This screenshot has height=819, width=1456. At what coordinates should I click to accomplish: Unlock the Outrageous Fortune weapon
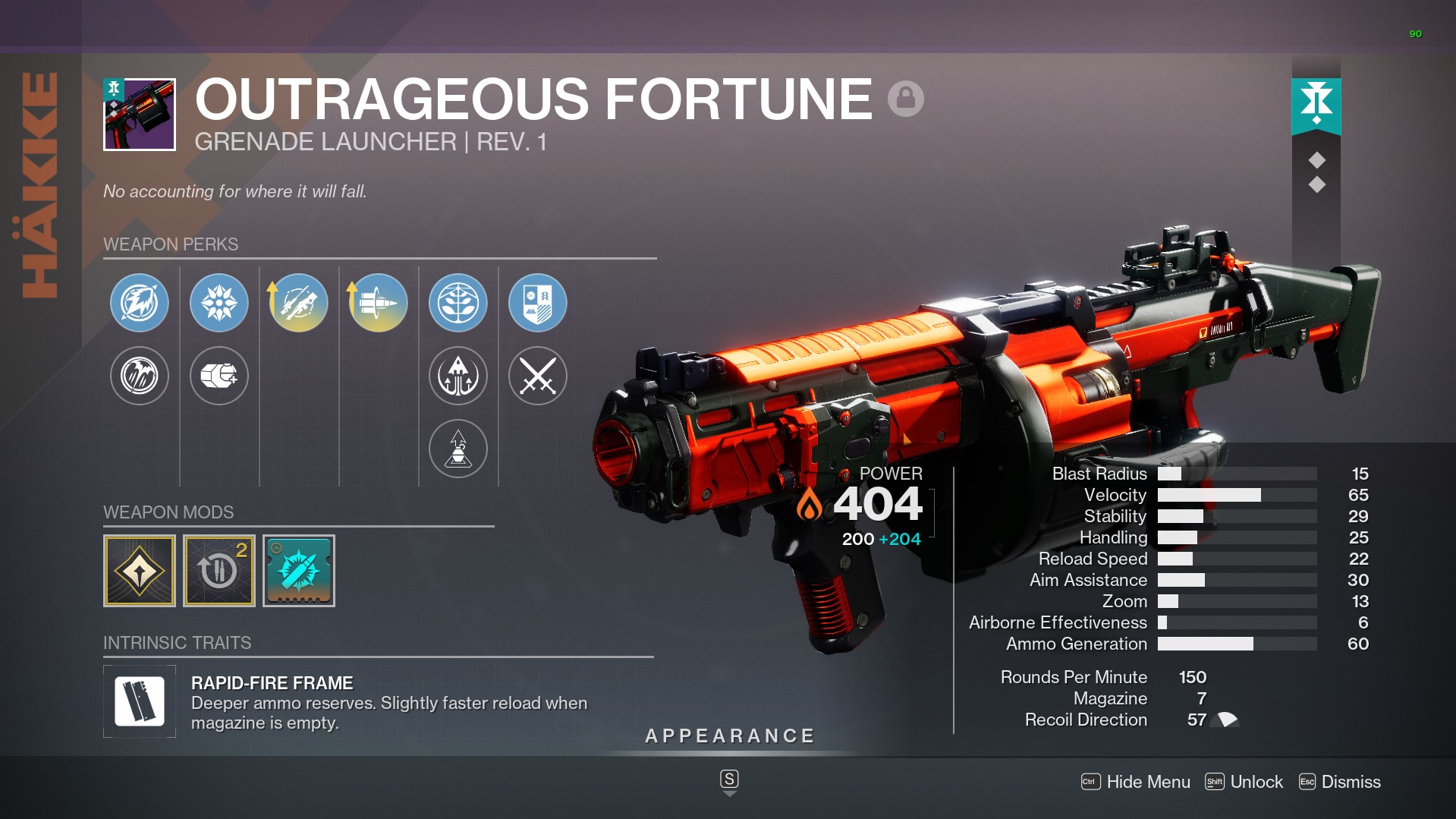point(1244,782)
